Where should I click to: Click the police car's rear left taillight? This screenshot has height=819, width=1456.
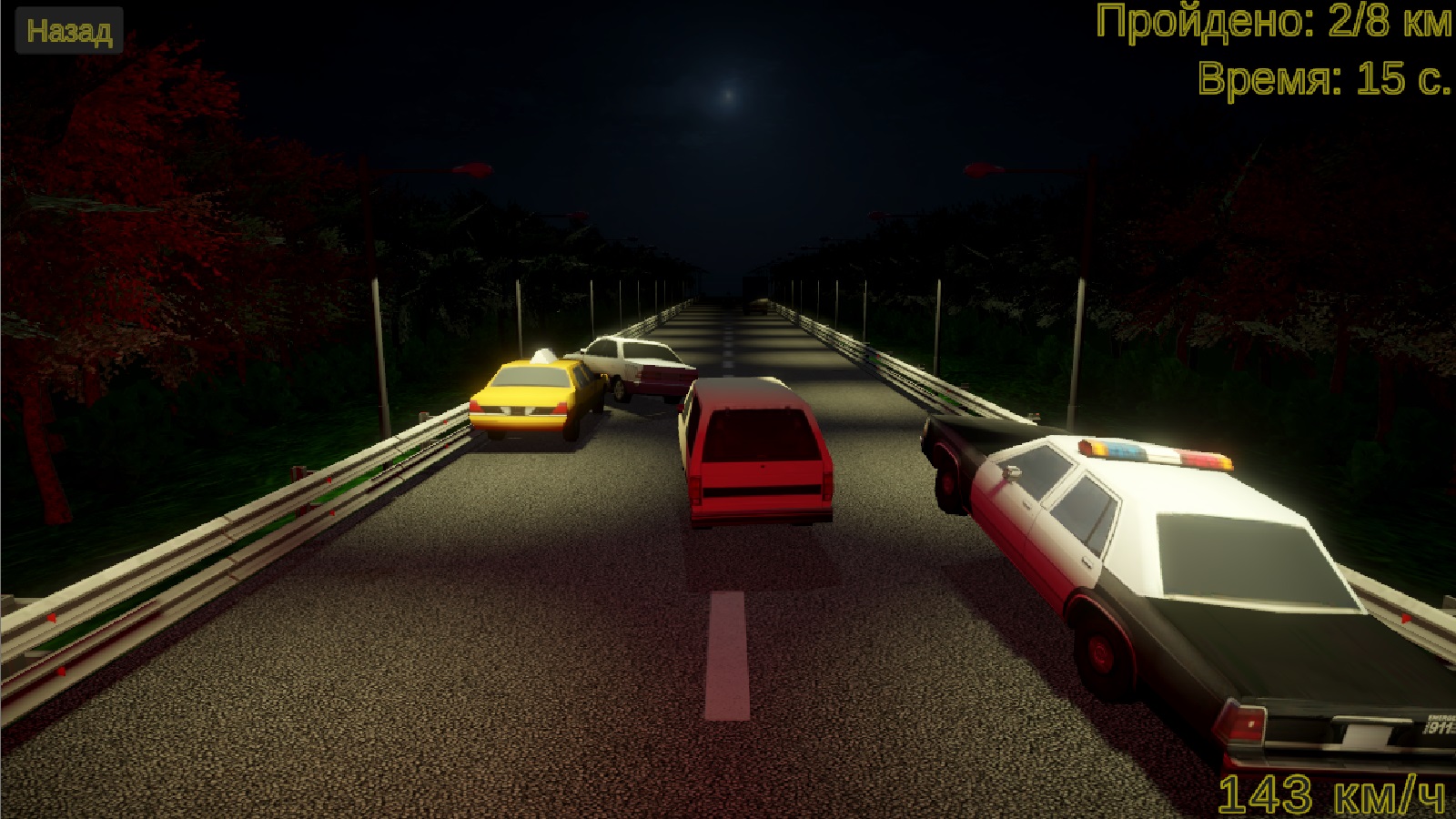coord(1241,724)
